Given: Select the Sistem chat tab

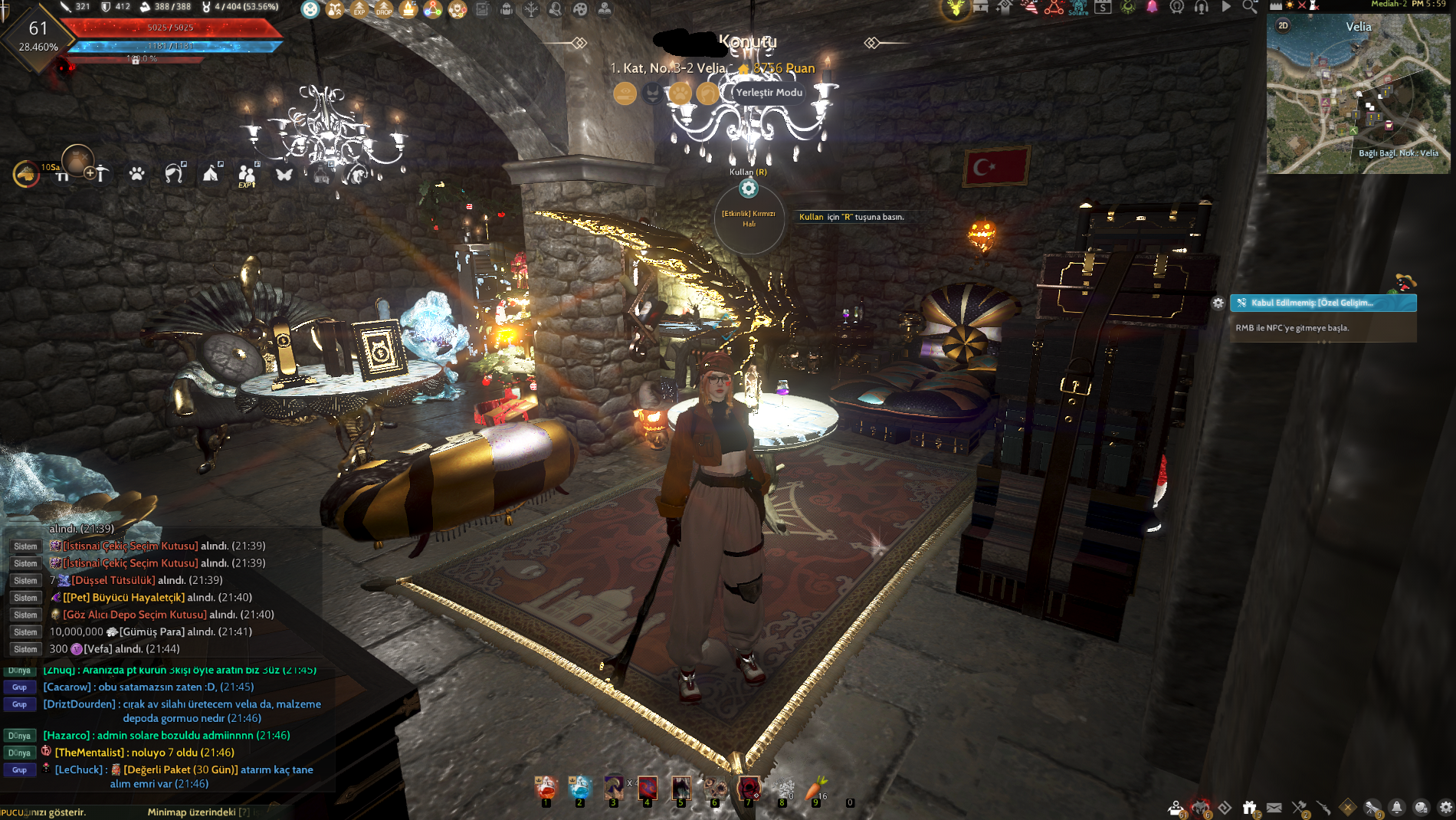Looking at the screenshot, I should pos(25,546).
